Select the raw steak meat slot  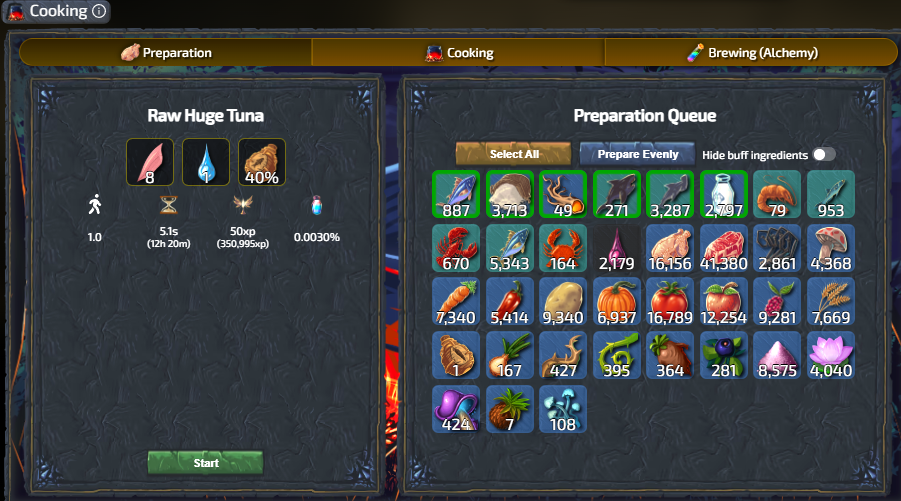pyautogui.click(x=725, y=248)
